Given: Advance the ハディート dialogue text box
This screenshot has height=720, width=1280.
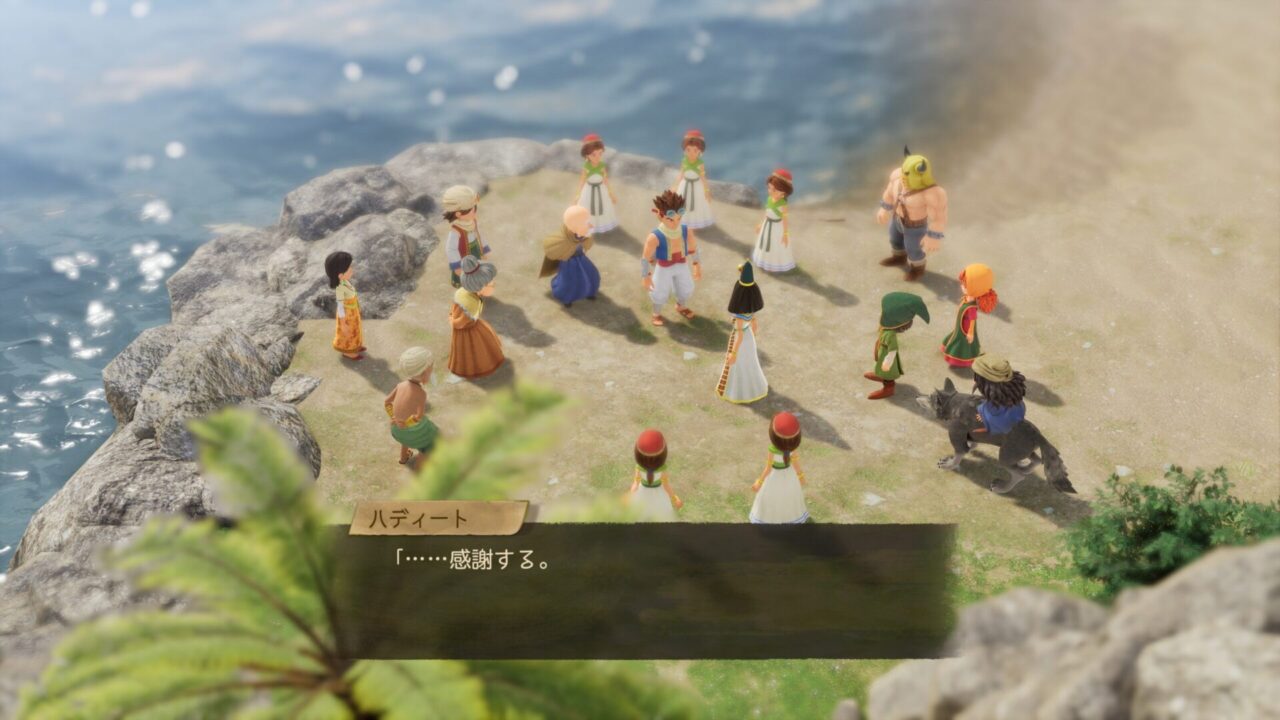Looking at the screenshot, I should tap(644, 590).
